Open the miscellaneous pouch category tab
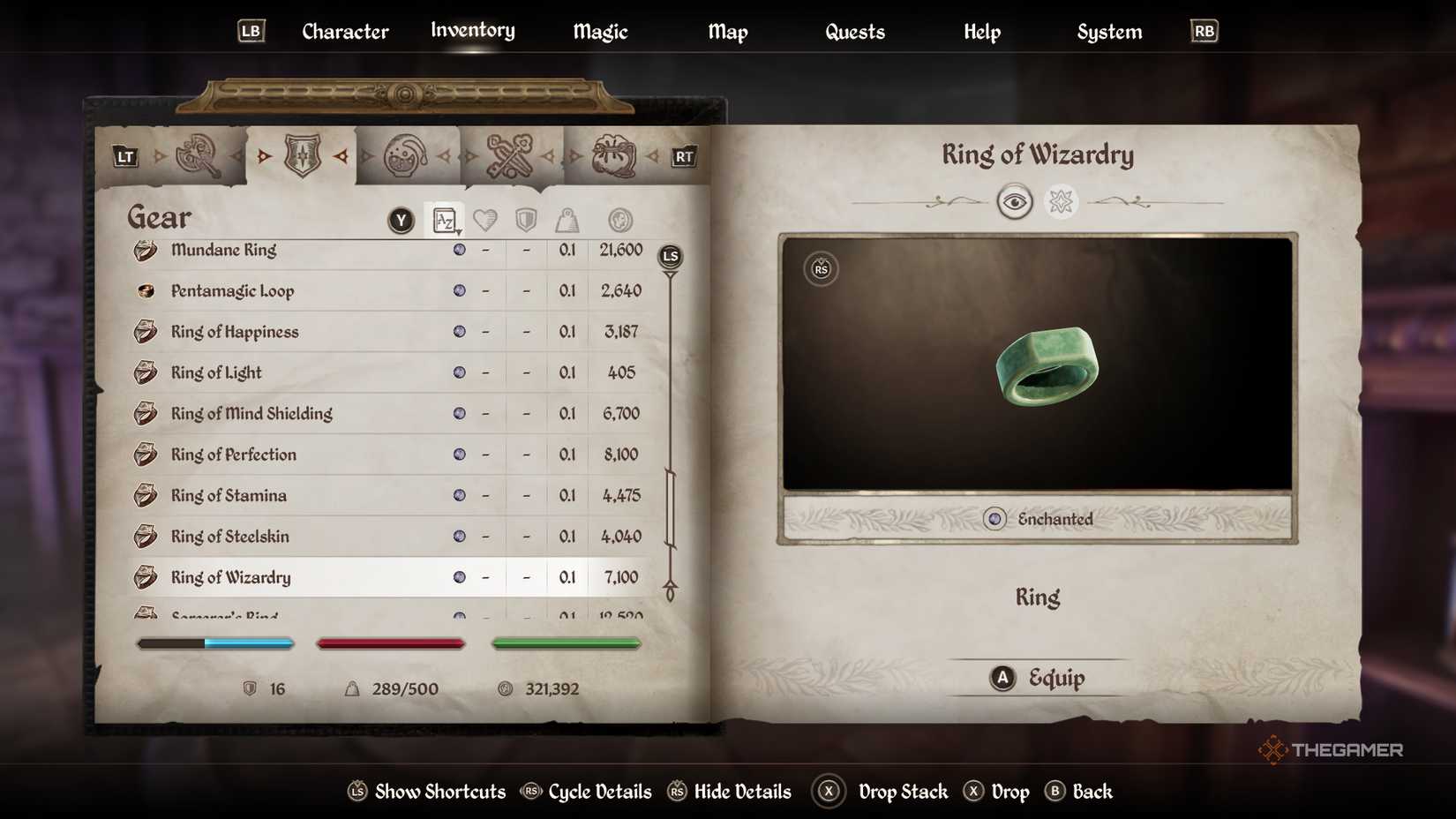Image resolution: width=1456 pixels, height=819 pixels. coord(615,155)
